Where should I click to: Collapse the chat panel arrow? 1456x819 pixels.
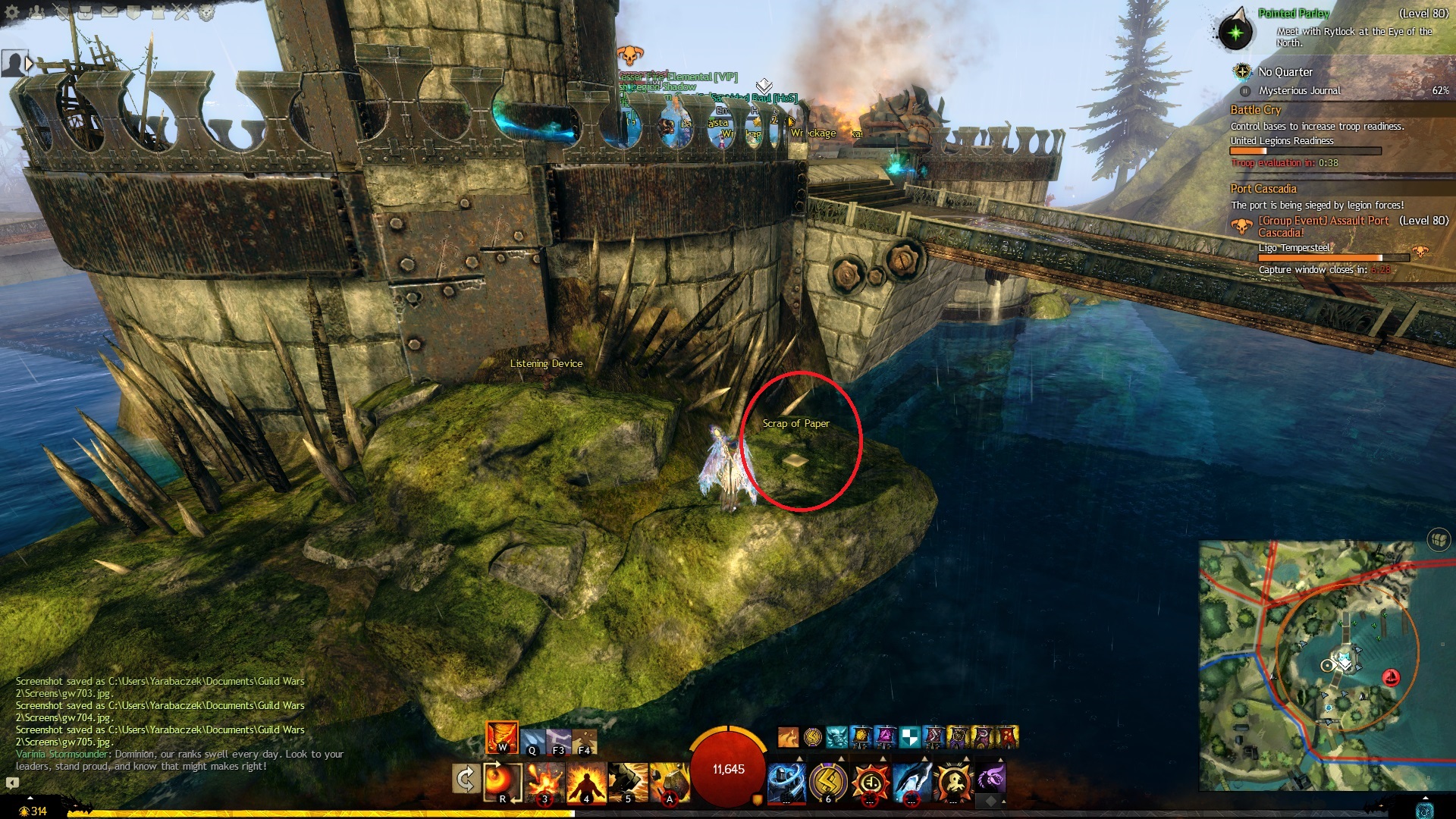pos(12,782)
